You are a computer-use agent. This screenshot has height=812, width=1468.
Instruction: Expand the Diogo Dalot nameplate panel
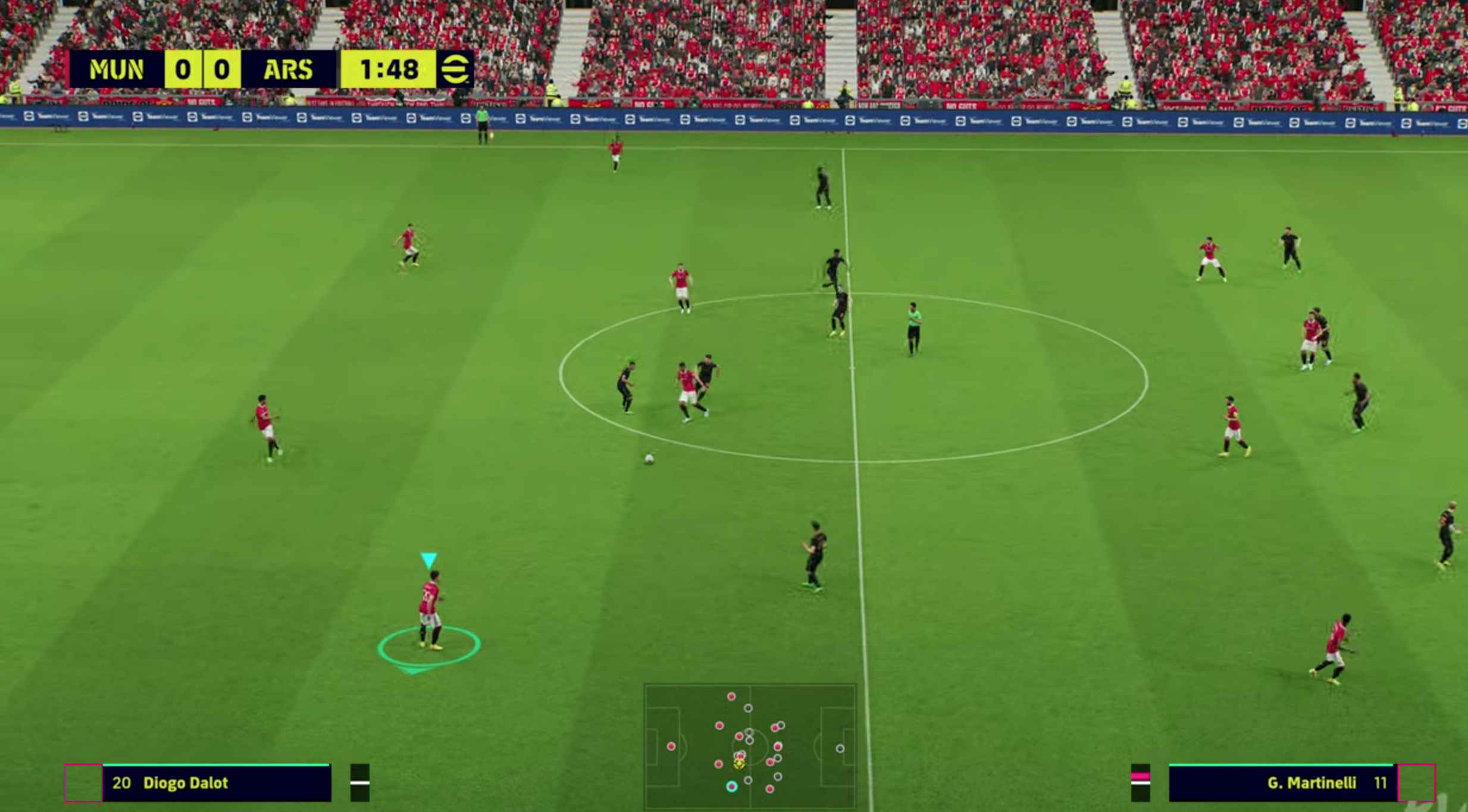(x=214, y=783)
